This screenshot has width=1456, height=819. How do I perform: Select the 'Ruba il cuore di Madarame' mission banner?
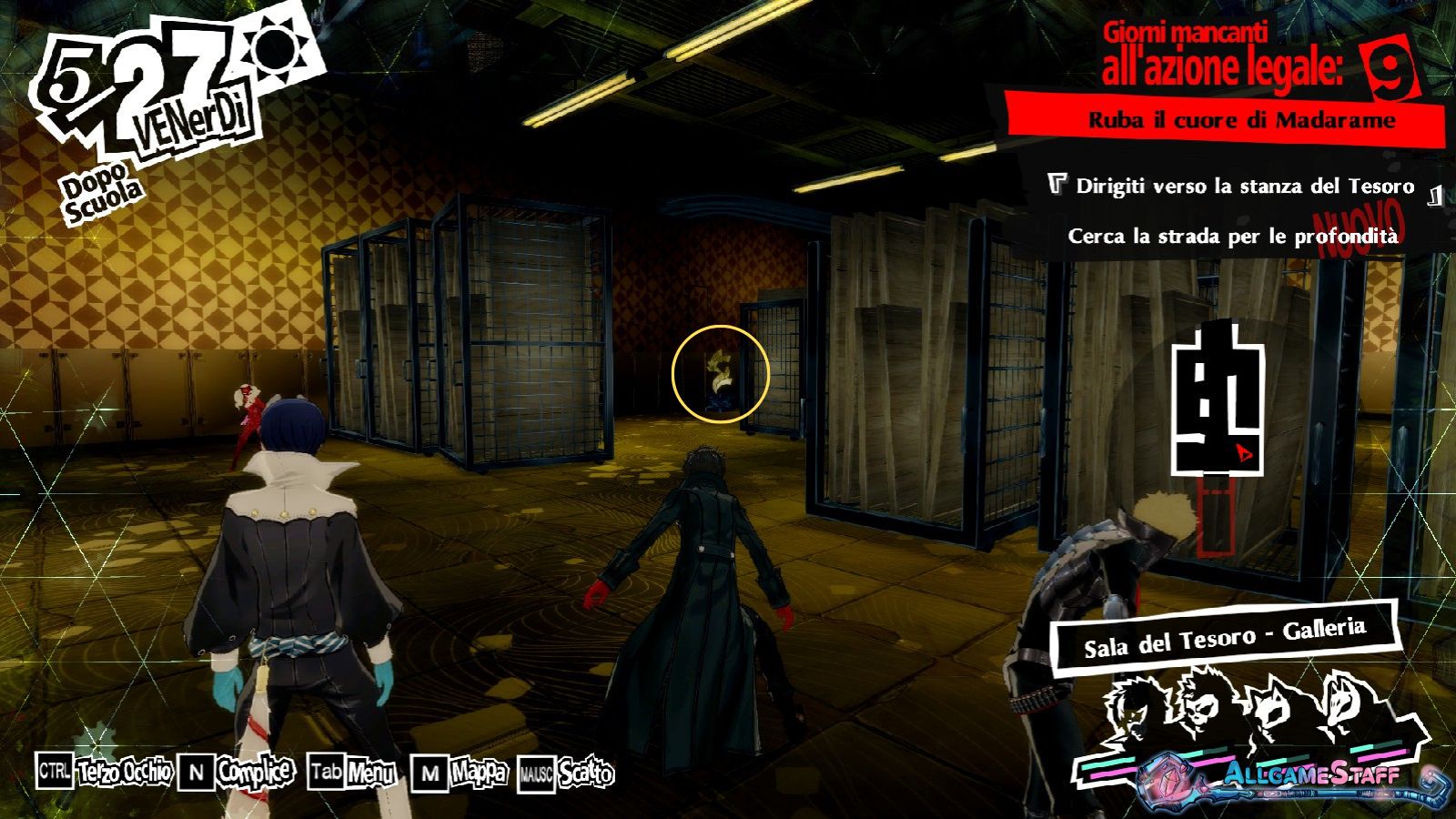point(1241,120)
